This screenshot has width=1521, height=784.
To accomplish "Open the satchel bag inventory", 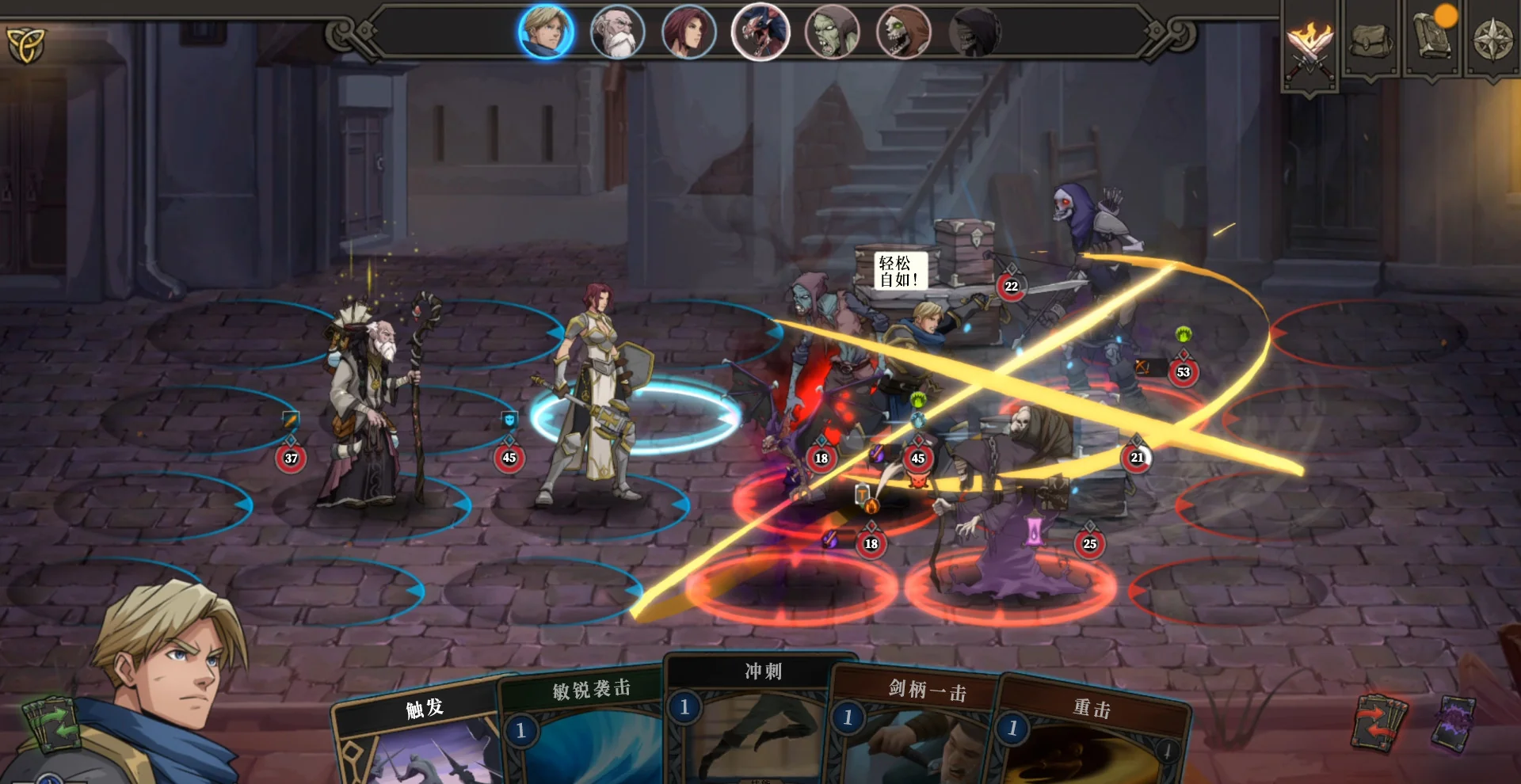I will coord(1371,40).
